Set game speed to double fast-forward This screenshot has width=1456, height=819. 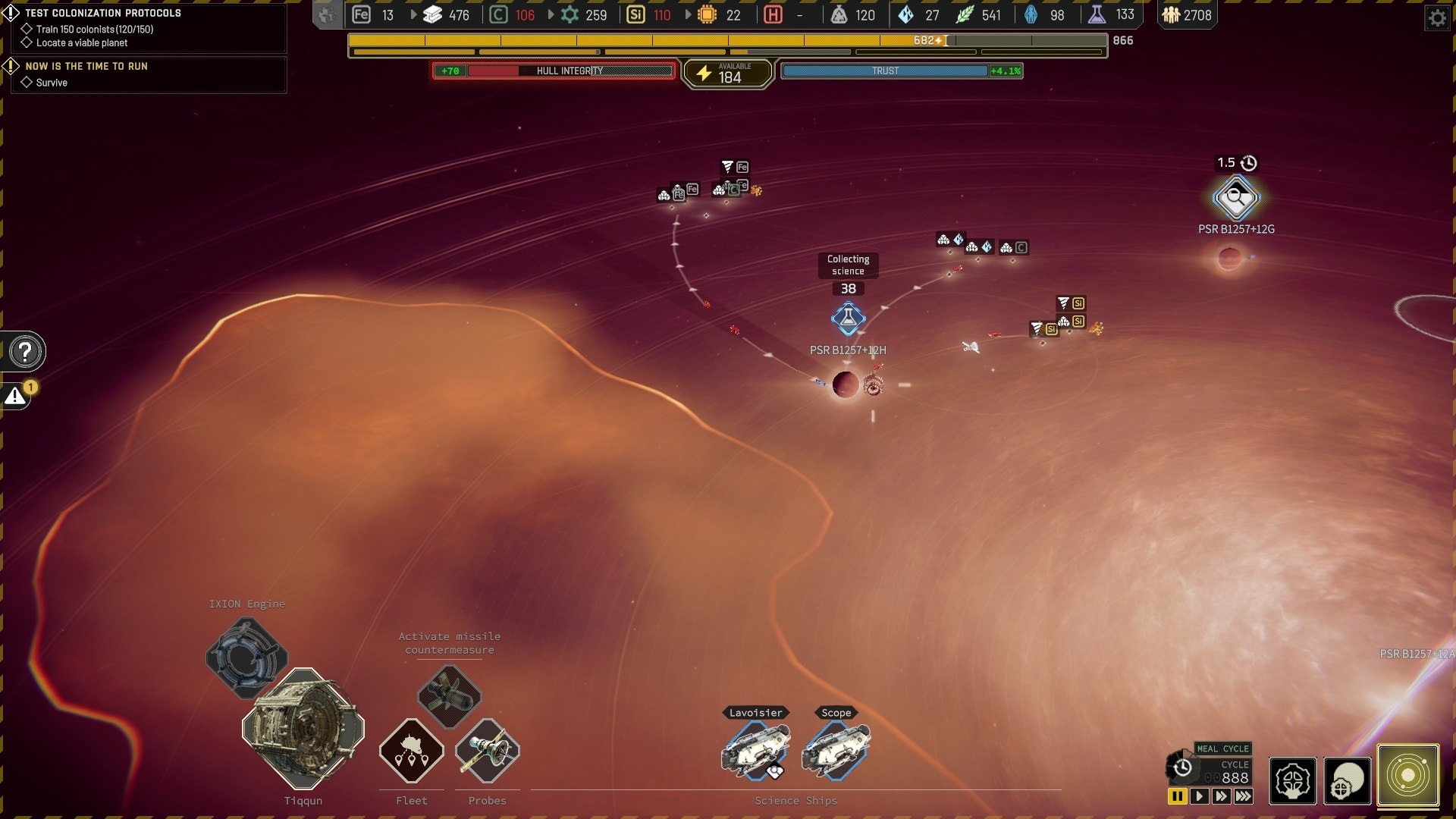click(1221, 796)
